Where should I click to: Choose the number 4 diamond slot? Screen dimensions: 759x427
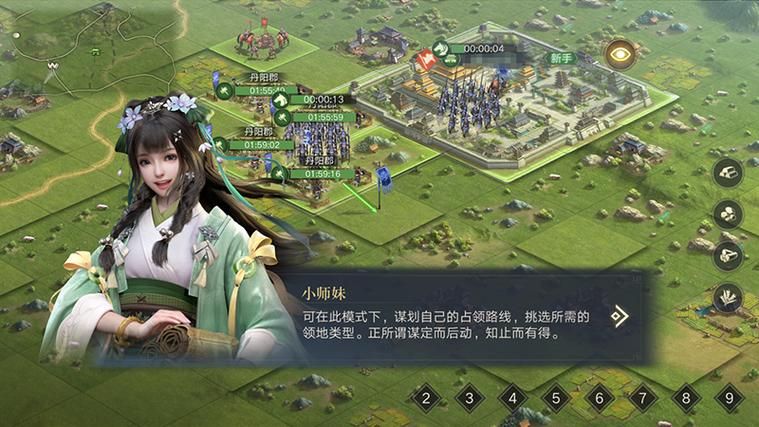(513, 398)
